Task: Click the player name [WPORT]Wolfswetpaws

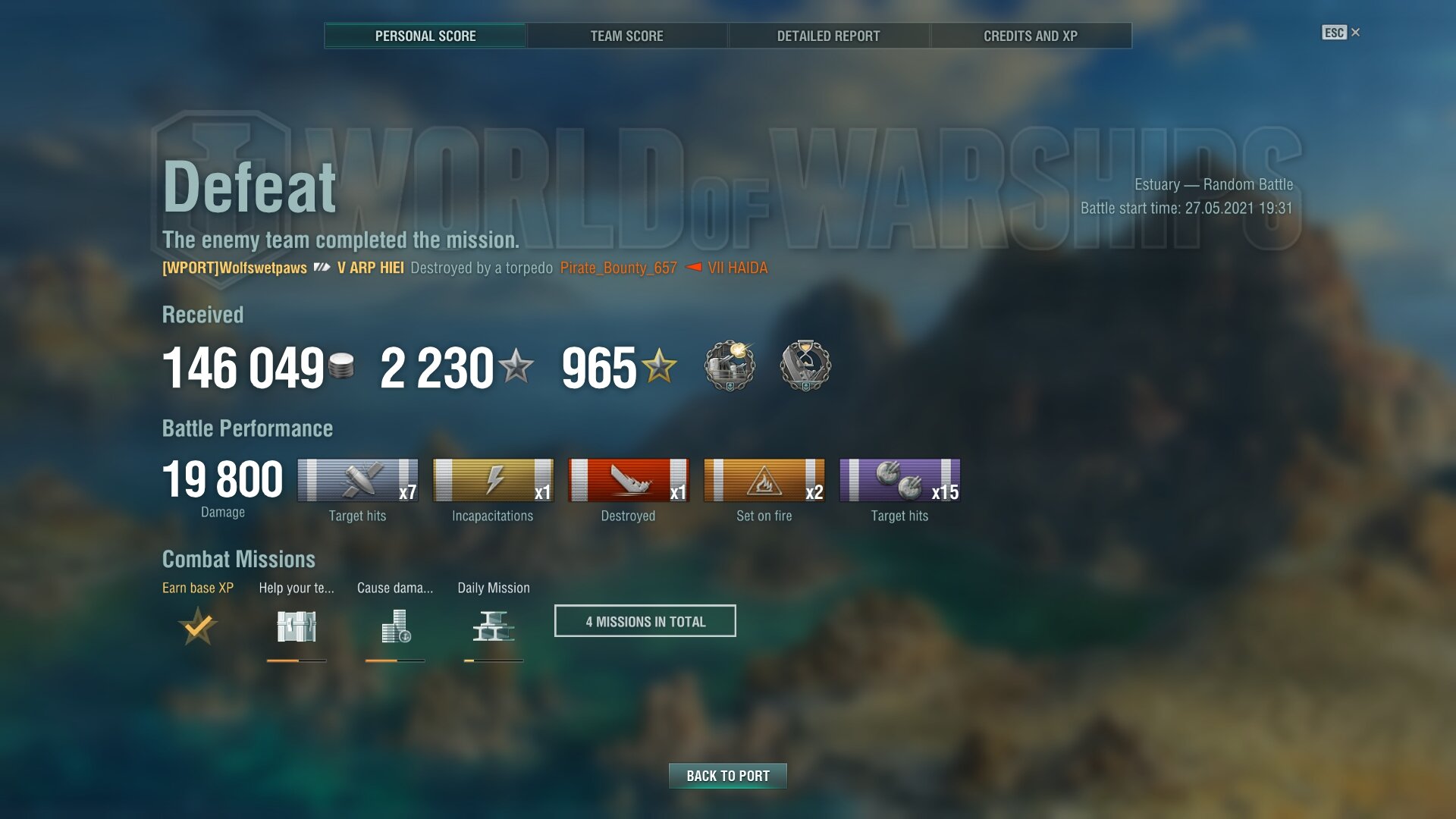Action: (x=234, y=268)
